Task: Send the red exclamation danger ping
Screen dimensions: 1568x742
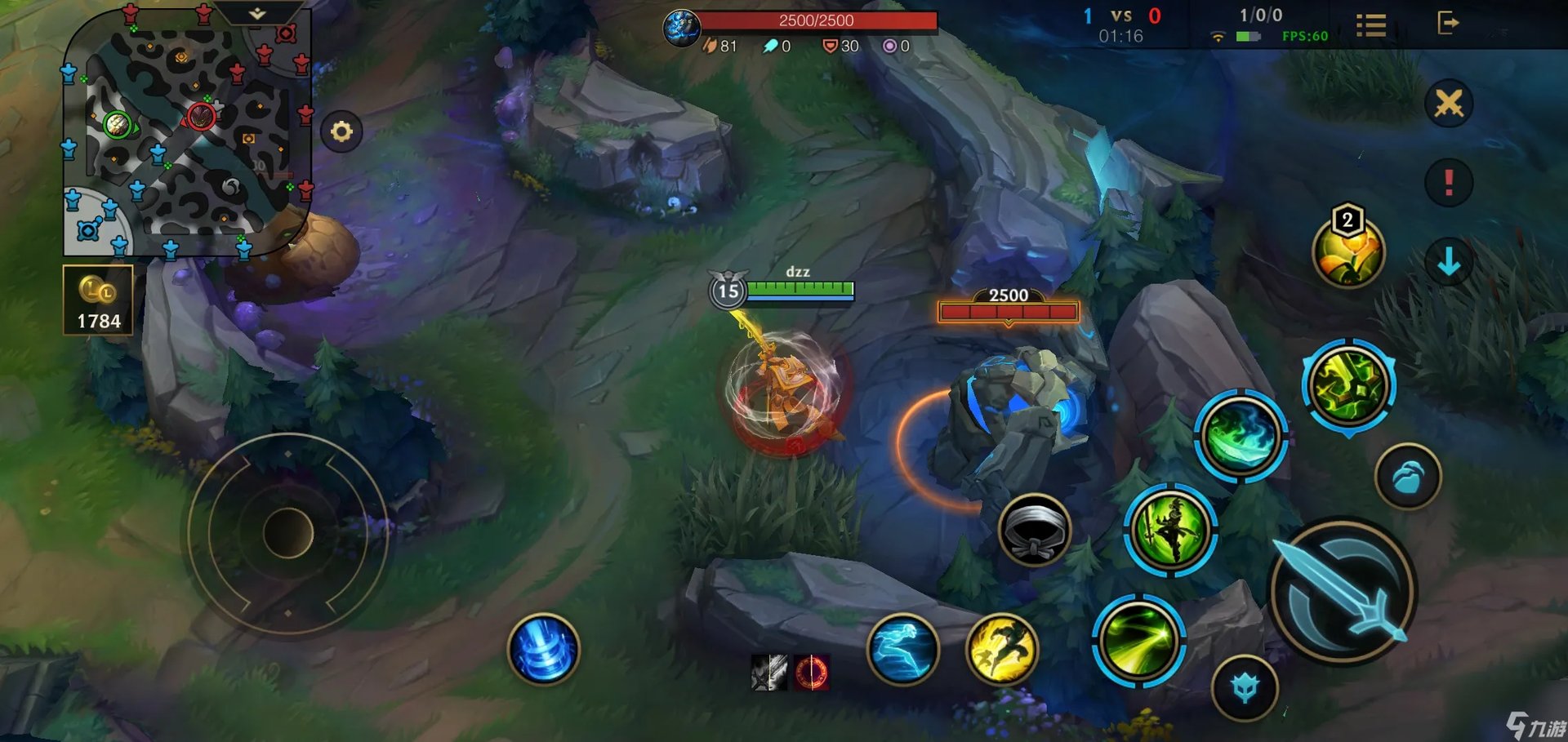Action: click(x=1449, y=181)
